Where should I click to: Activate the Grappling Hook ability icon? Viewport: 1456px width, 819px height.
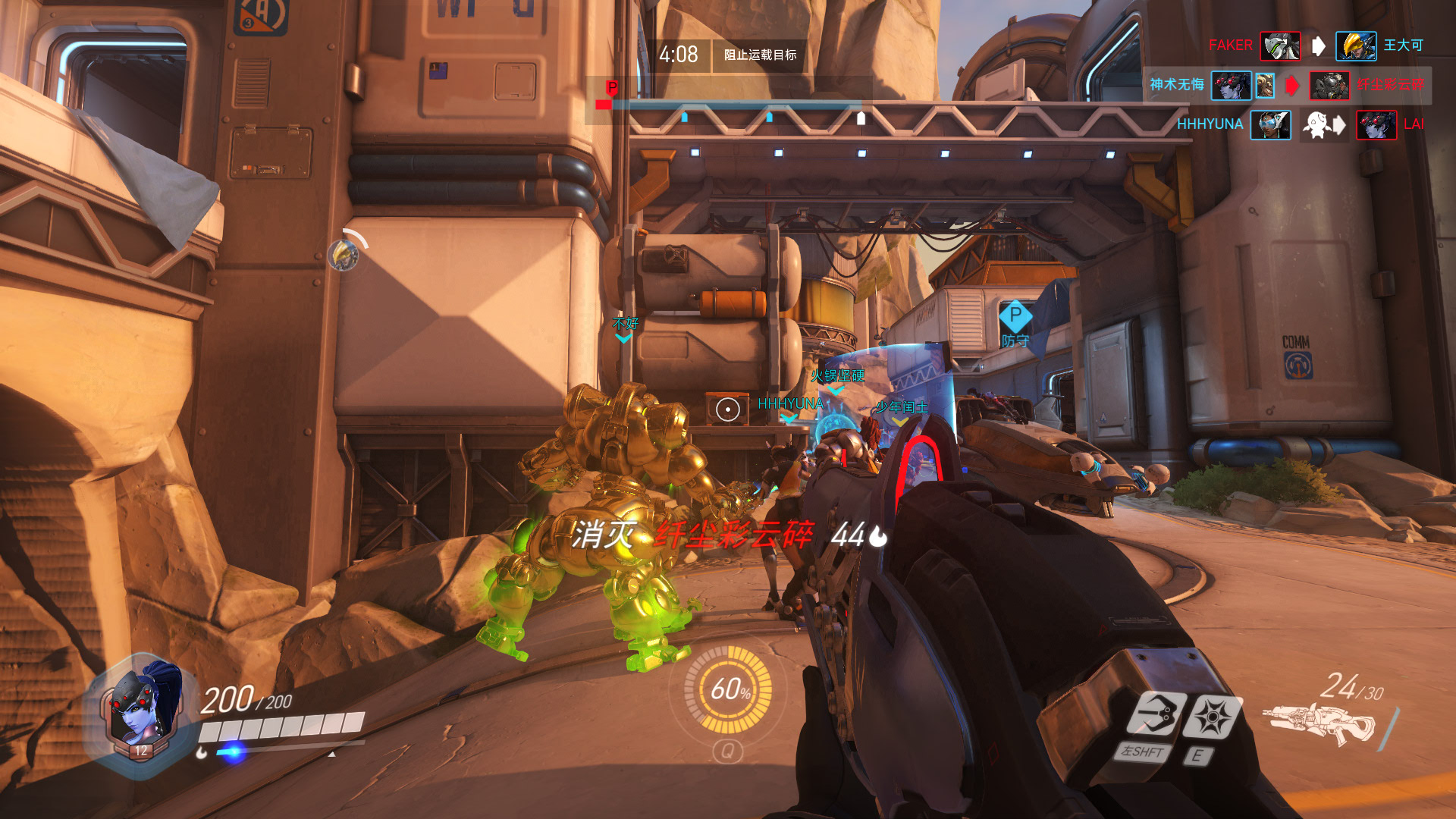click(x=1154, y=715)
